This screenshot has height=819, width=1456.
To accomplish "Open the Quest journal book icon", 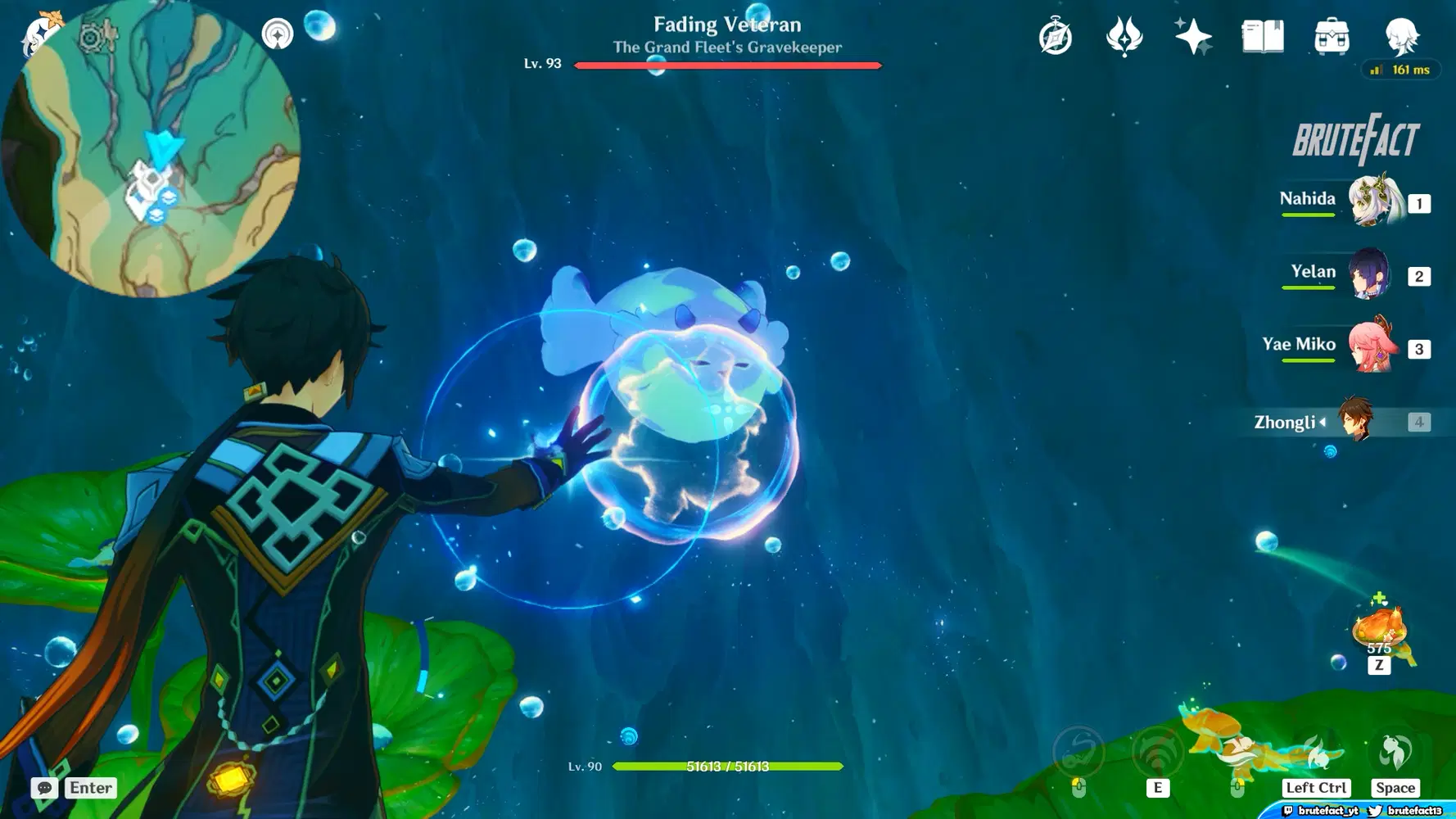I will [x=1261, y=36].
